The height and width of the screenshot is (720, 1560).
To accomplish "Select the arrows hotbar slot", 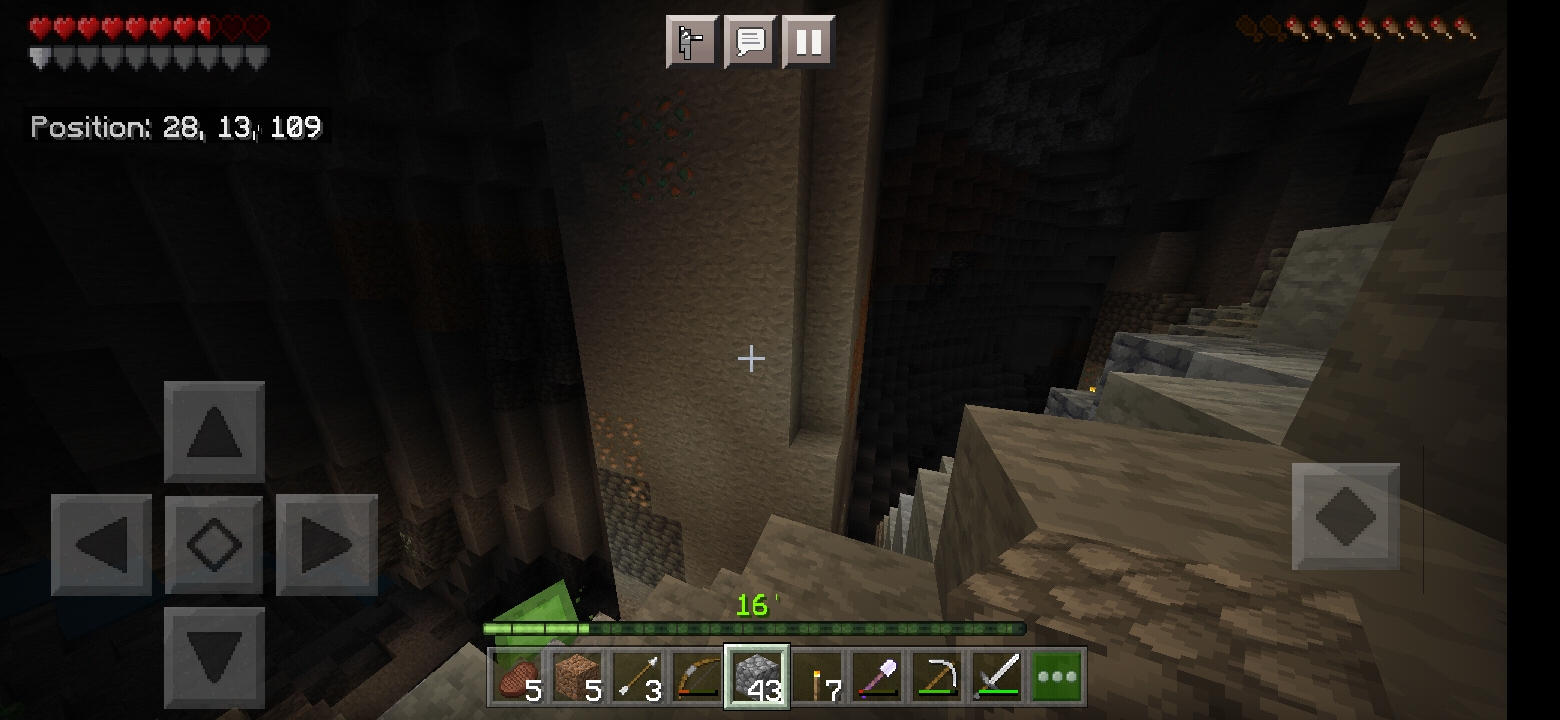I will [x=638, y=677].
